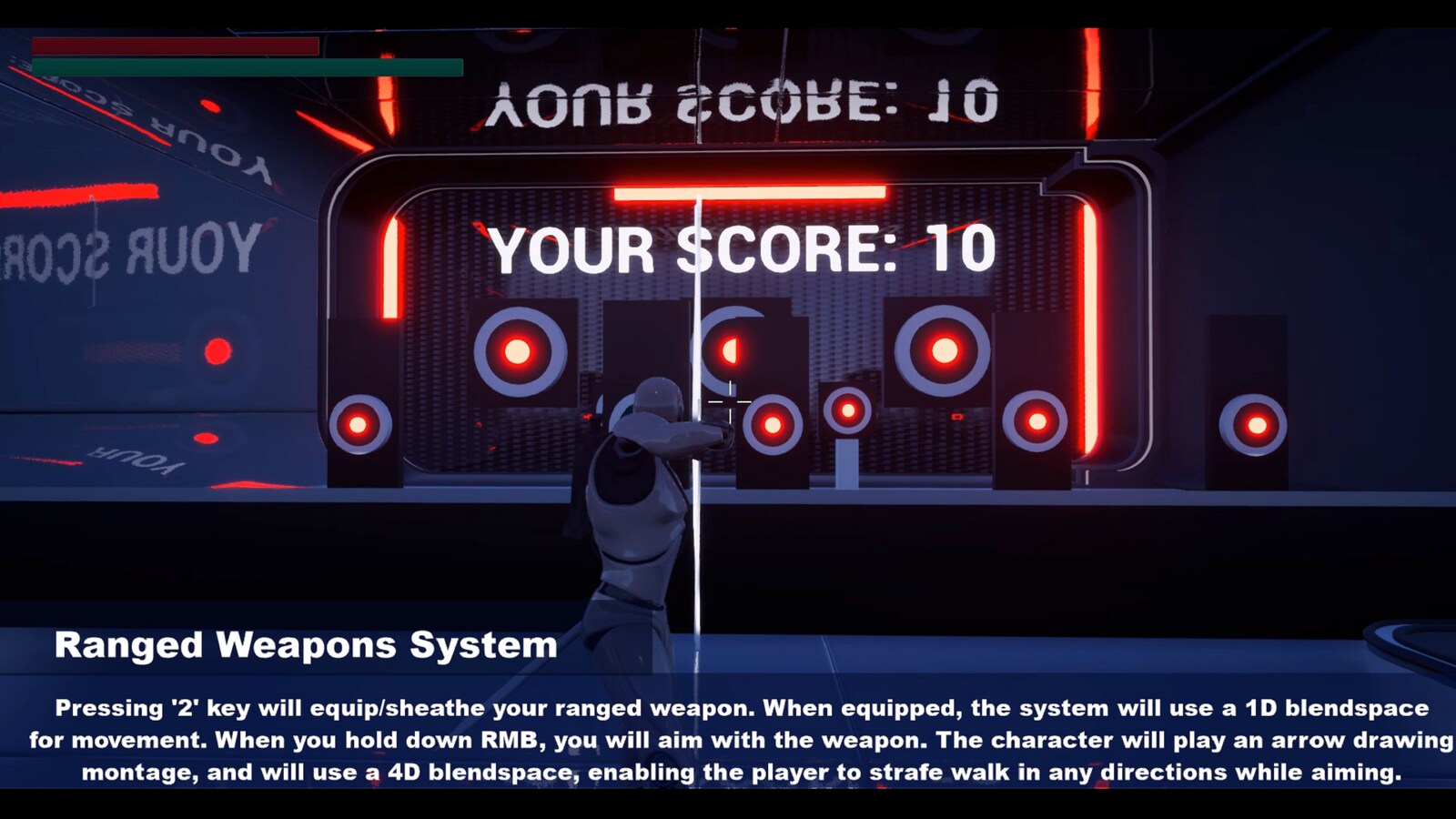Select the Ranged Weapons System heading
1456x819 pixels.
tap(305, 647)
